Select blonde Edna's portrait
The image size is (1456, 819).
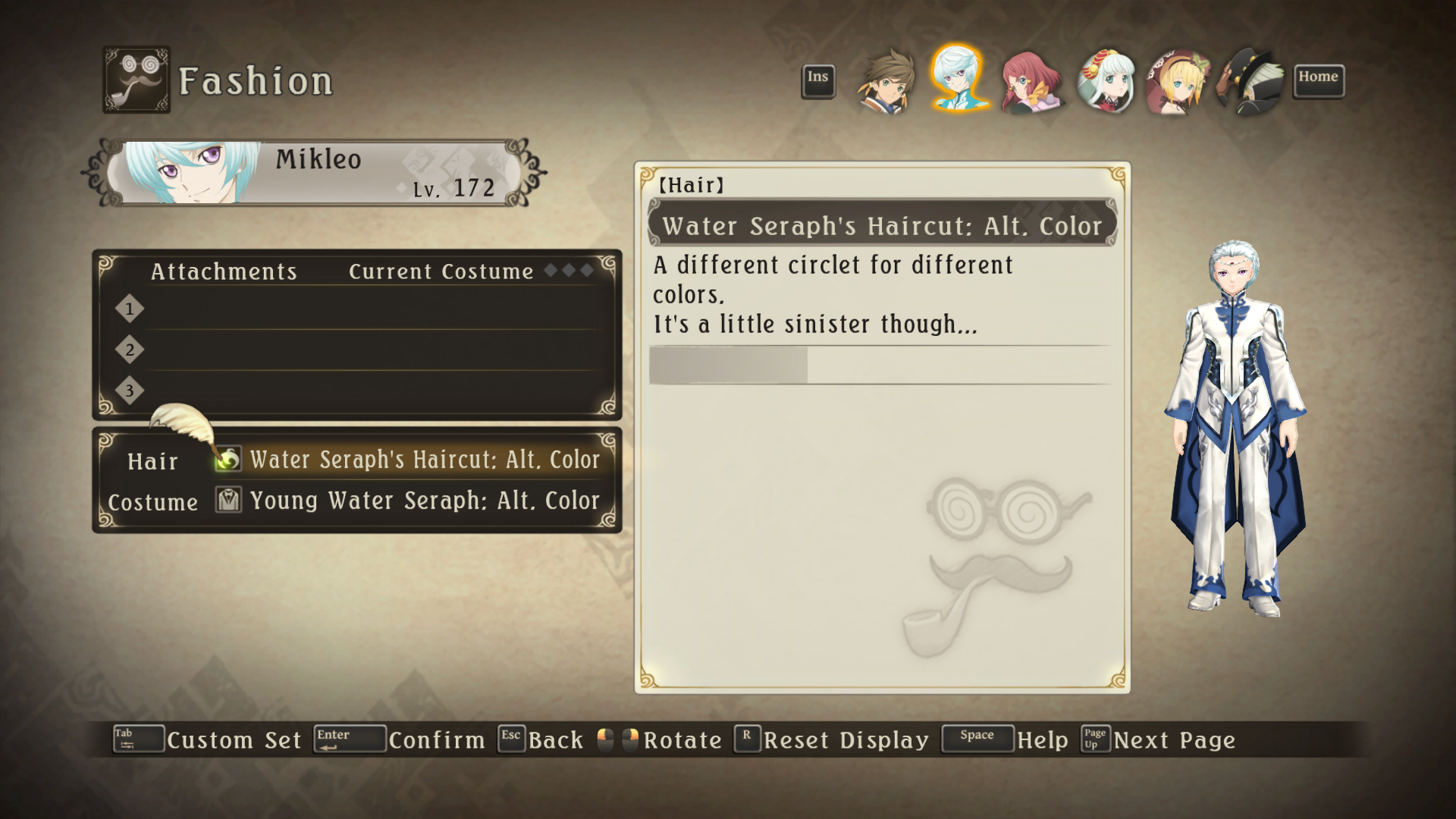click(x=1178, y=82)
